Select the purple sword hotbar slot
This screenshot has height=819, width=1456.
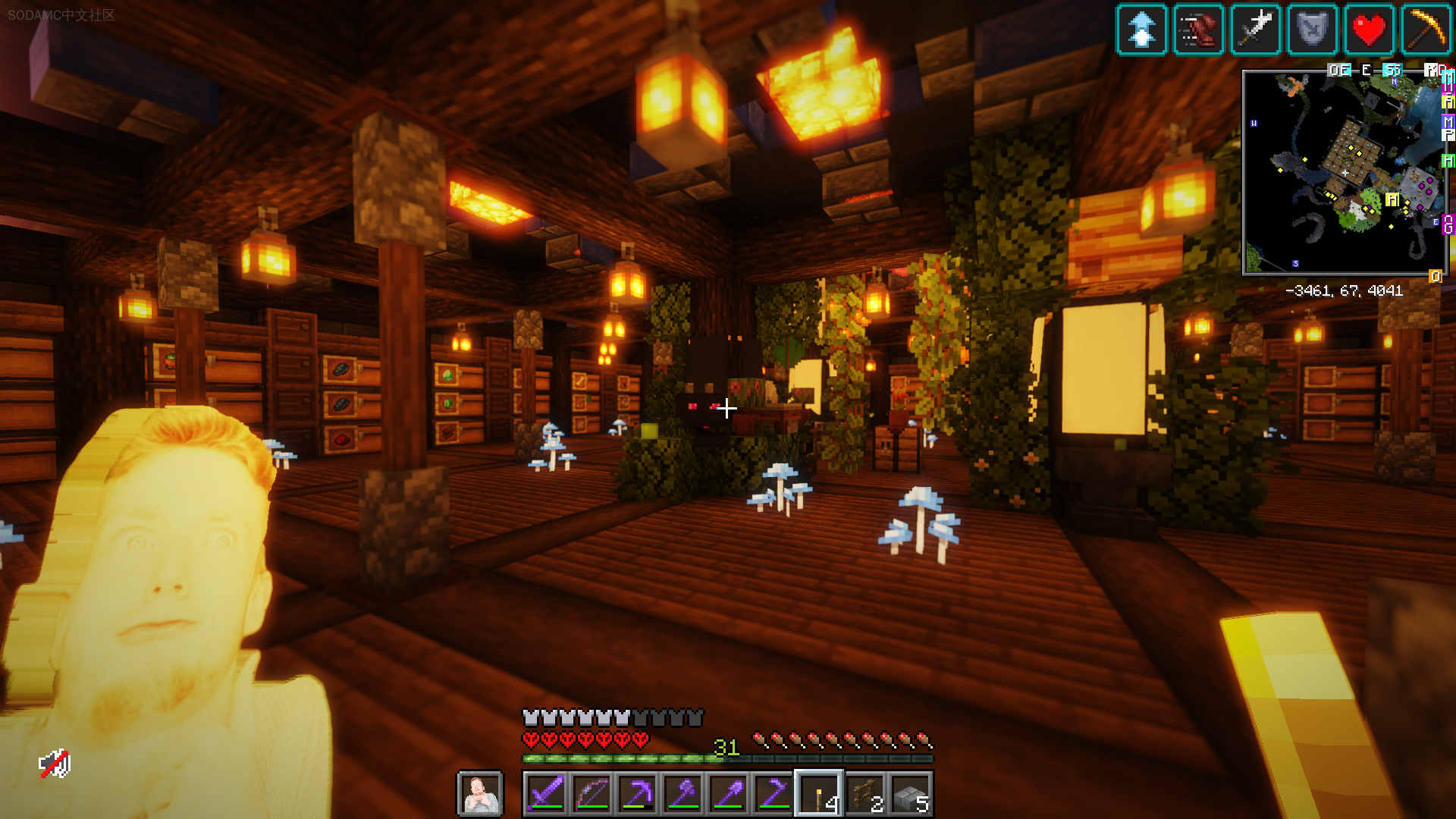546,794
